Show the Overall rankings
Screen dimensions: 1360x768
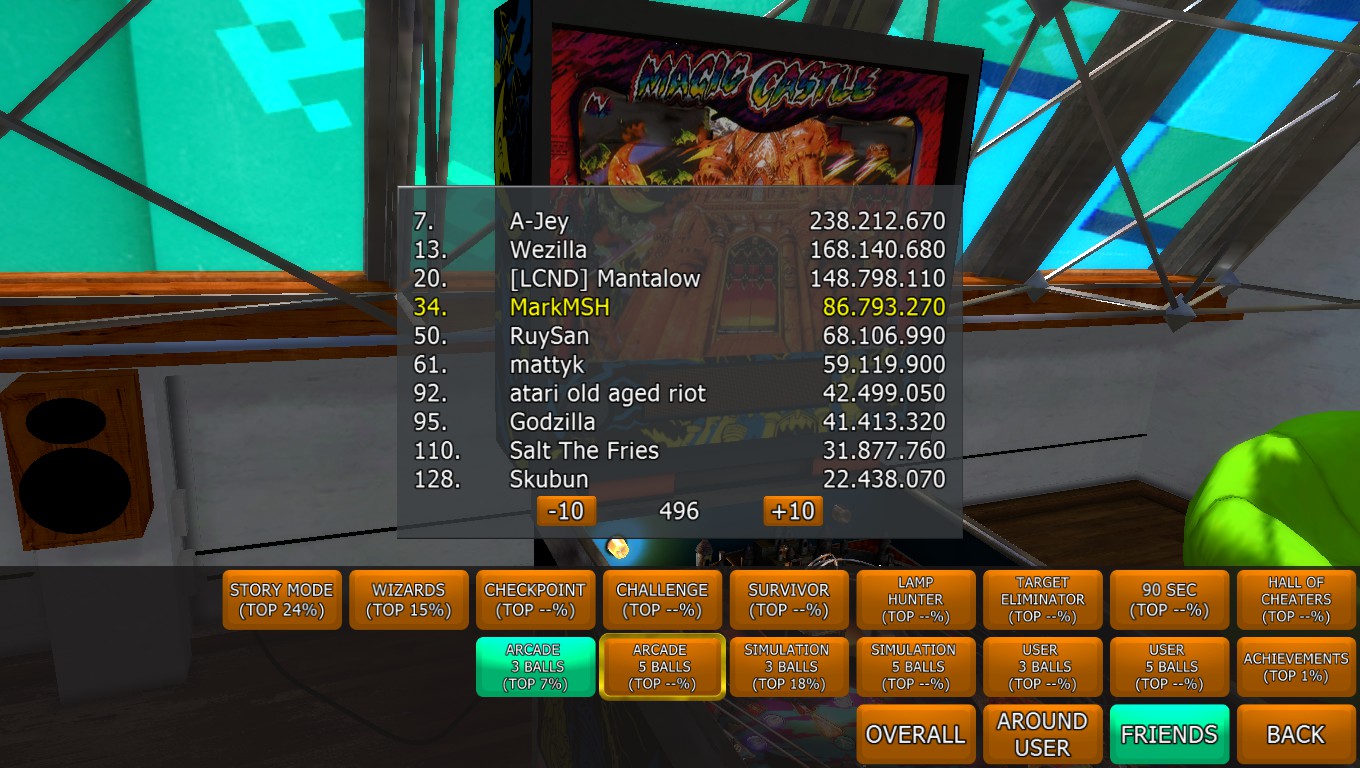click(915, 734)
